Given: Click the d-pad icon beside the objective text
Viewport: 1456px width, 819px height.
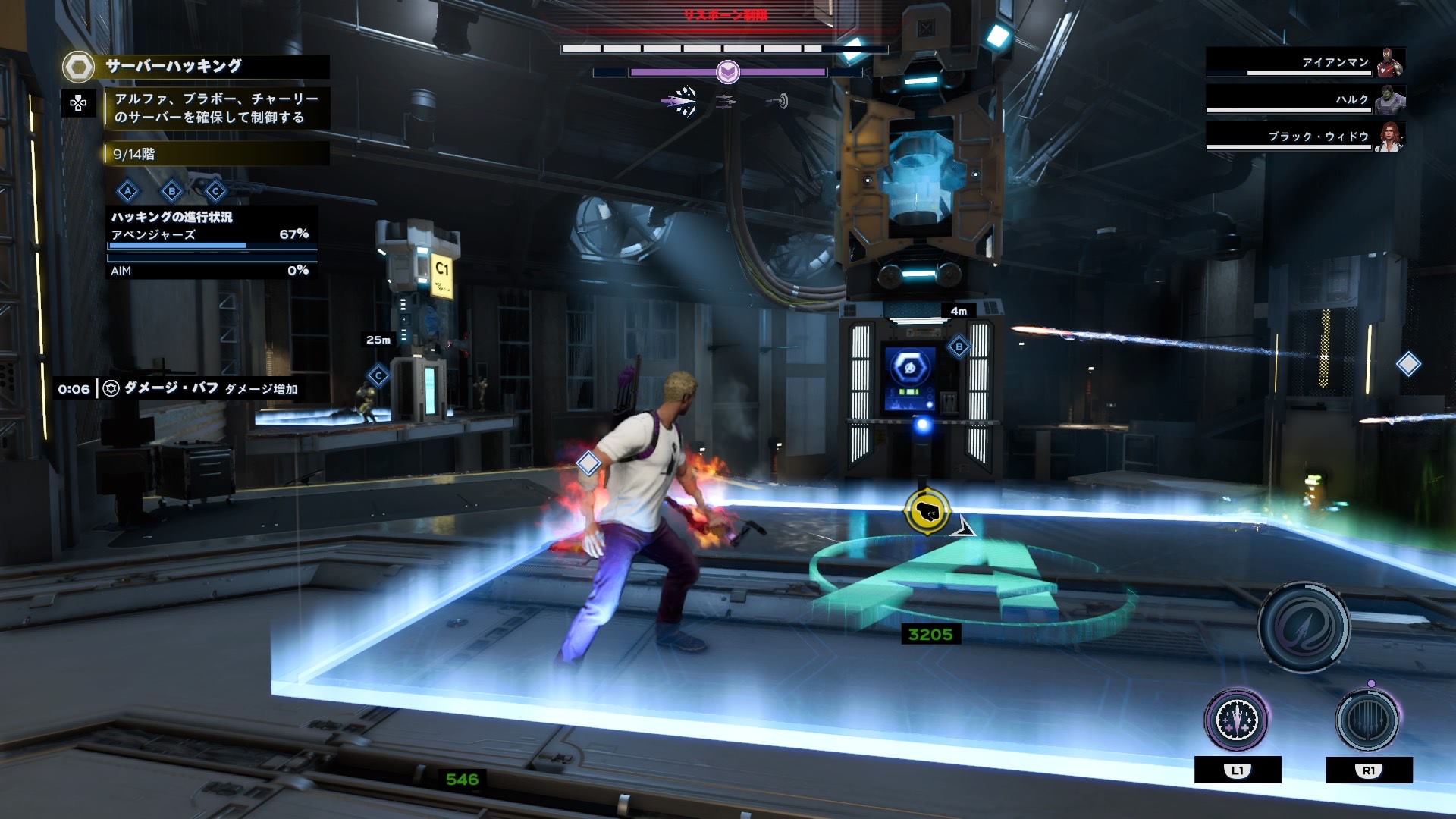Looking at the screenshot, I should (x=78, y=104).
